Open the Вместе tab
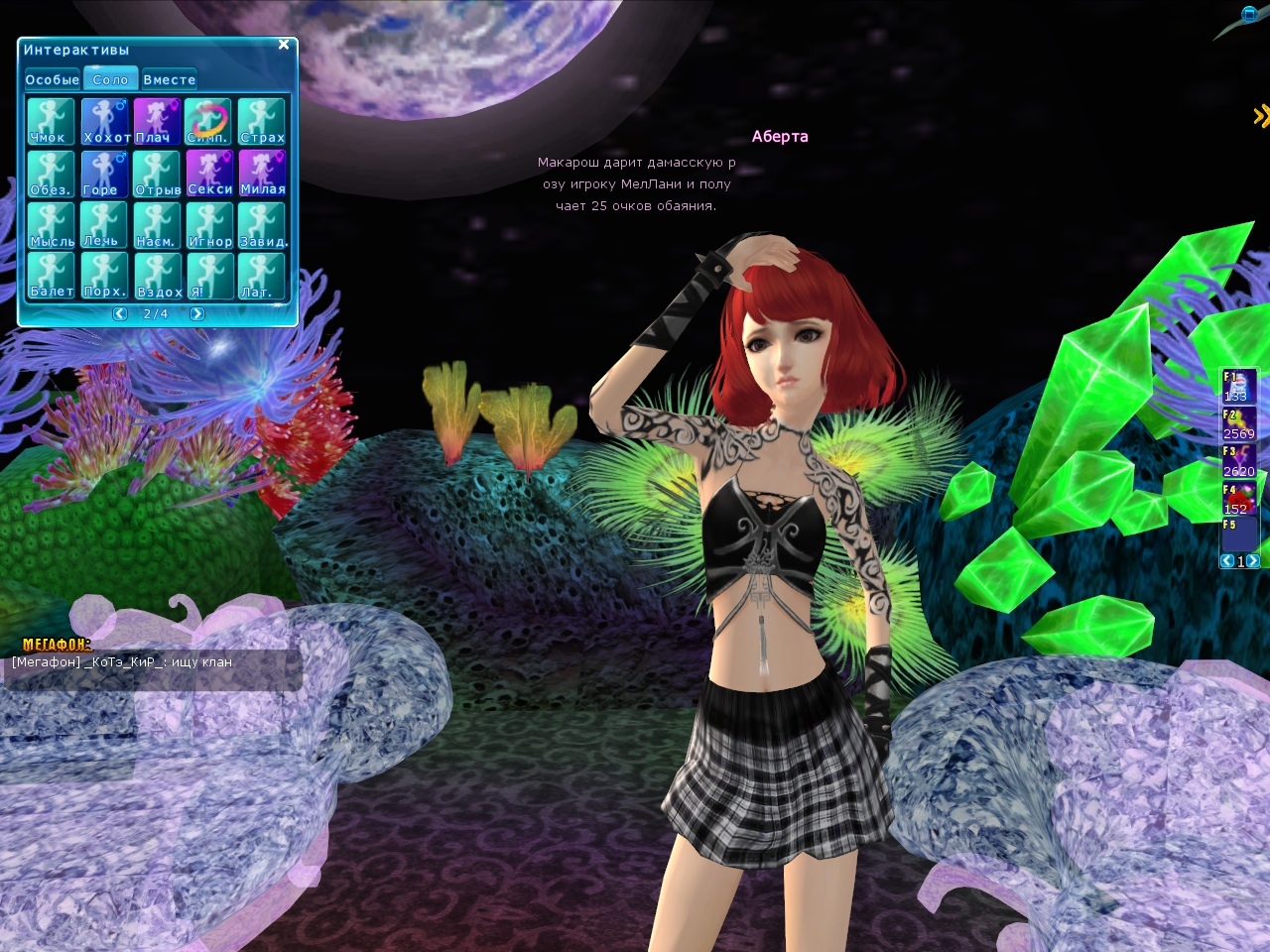This screenshot has height=952, width=1270. tap(169, 79)
